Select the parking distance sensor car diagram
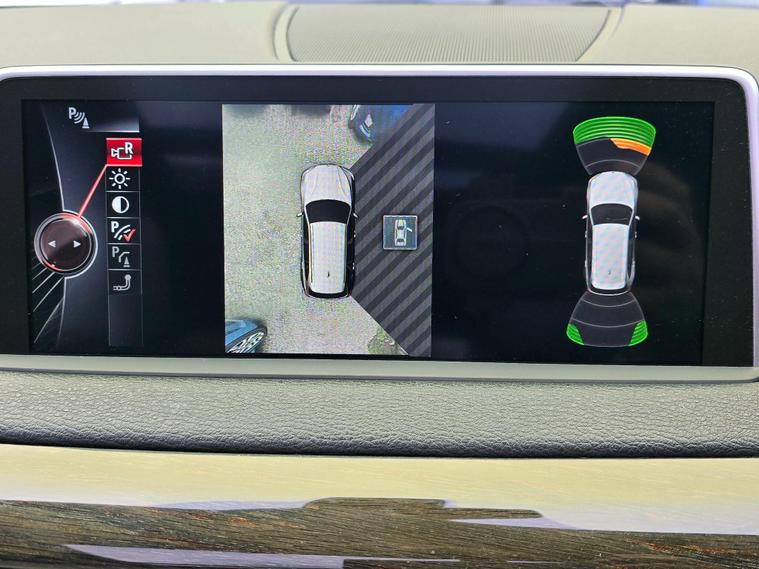The height and width of the screenshot is (569, 759). pyautogui.click(x=611, y=232)
